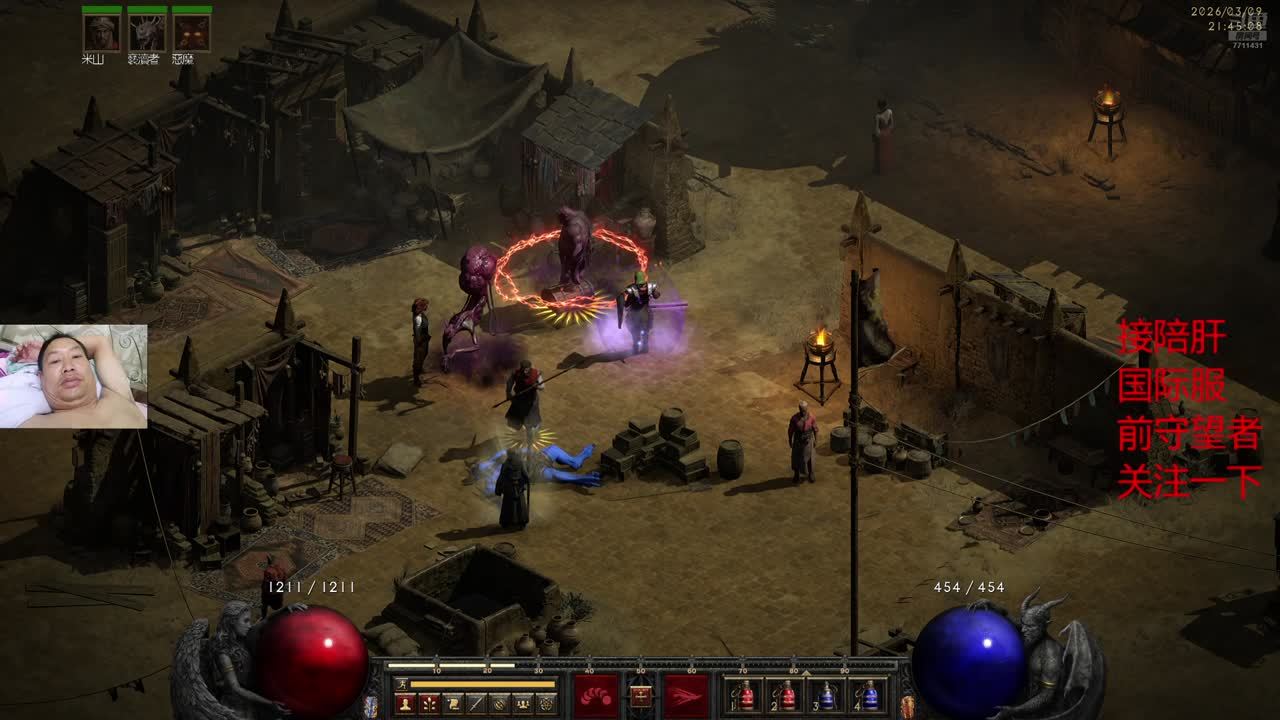Open the character screen icon
The width and height of the screenshot is (1280, 720).
pyautogui.click(x=406, y=703)
